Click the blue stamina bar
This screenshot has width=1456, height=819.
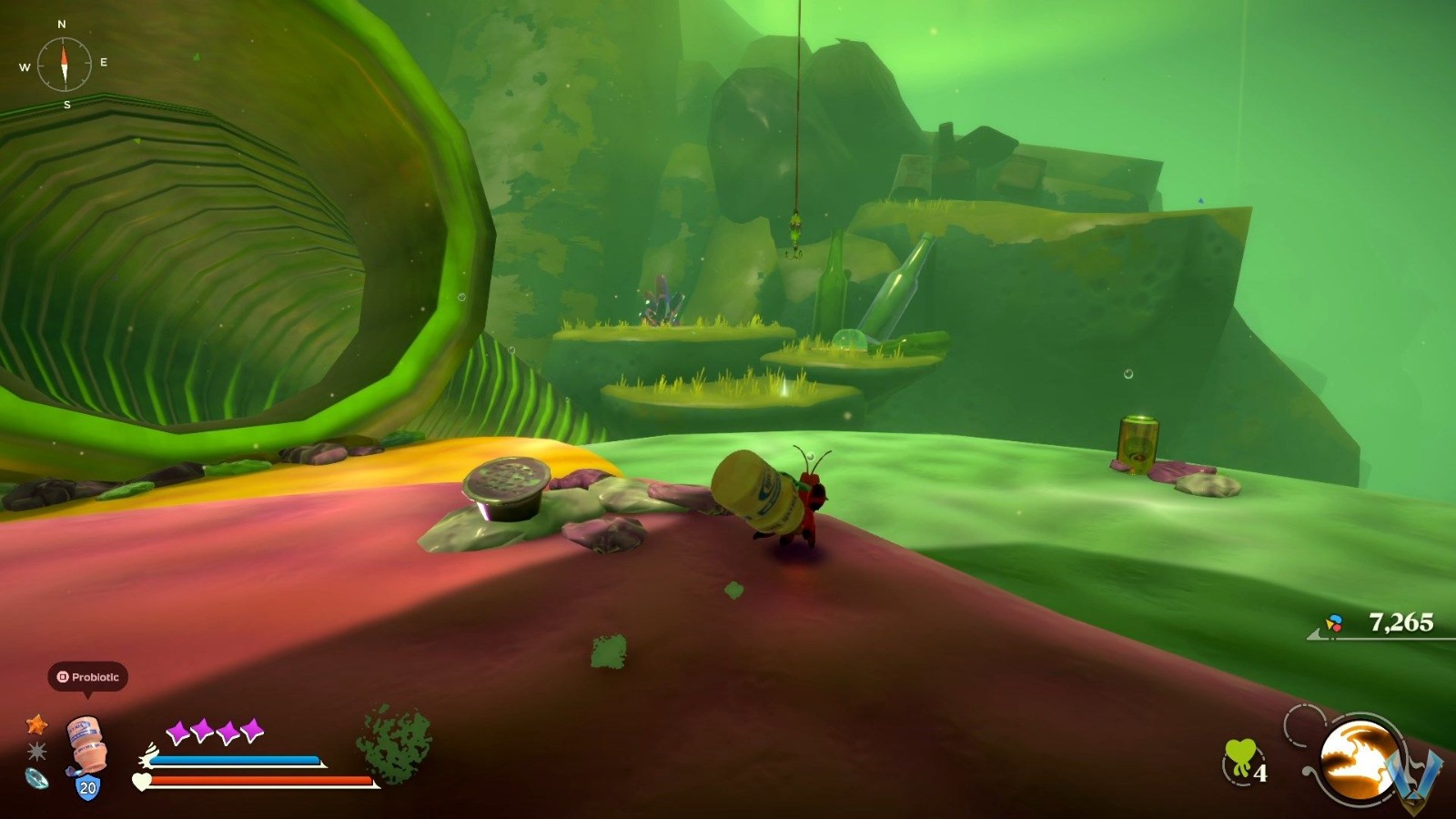[x=233, y=761]
